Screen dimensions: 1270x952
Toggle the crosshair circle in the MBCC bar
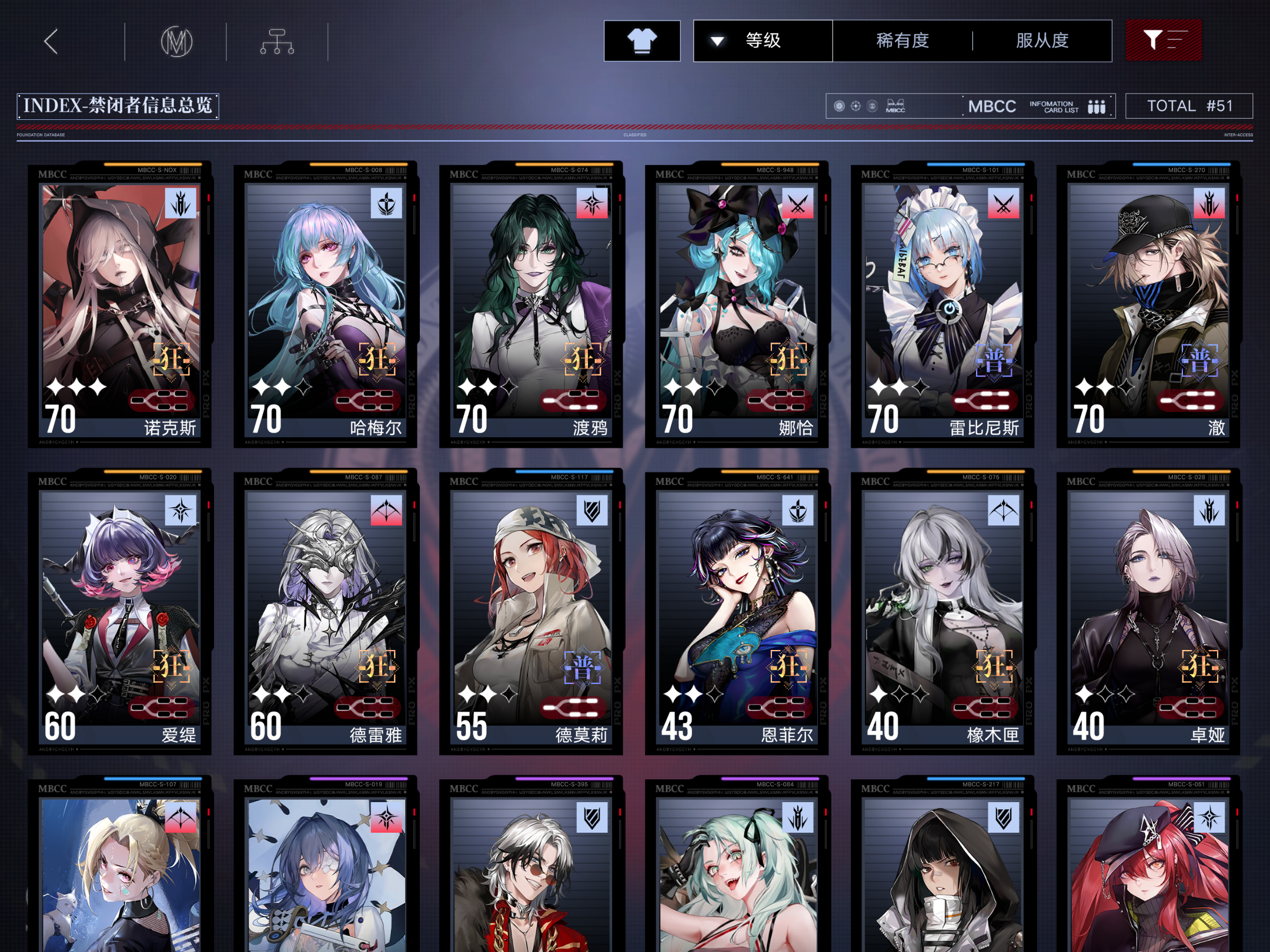[855, 106]
